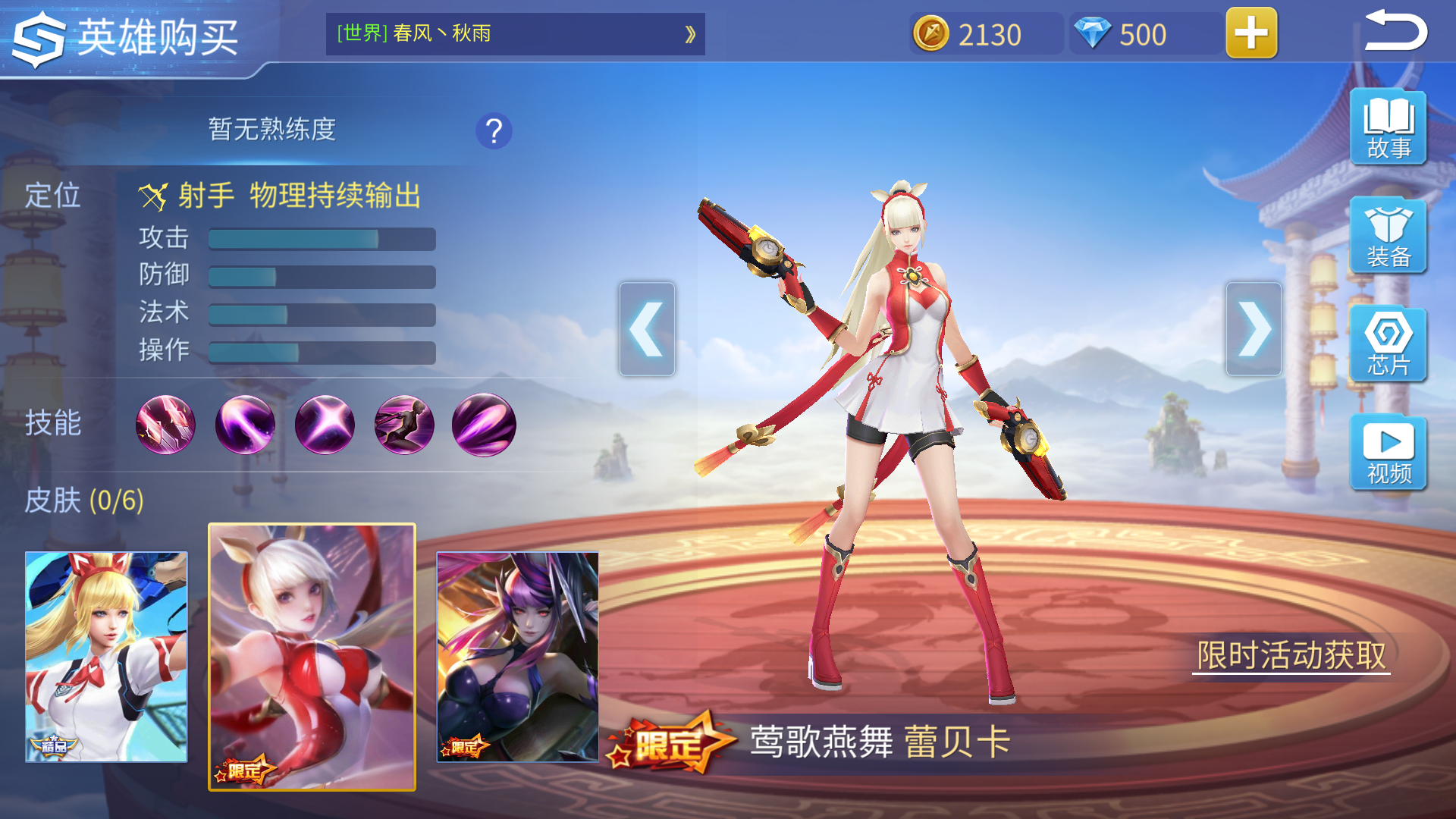This screenshot has width=1456, height=819.
Task: Open the 装备 (equipment) panel
Action: click(1390, 236)
